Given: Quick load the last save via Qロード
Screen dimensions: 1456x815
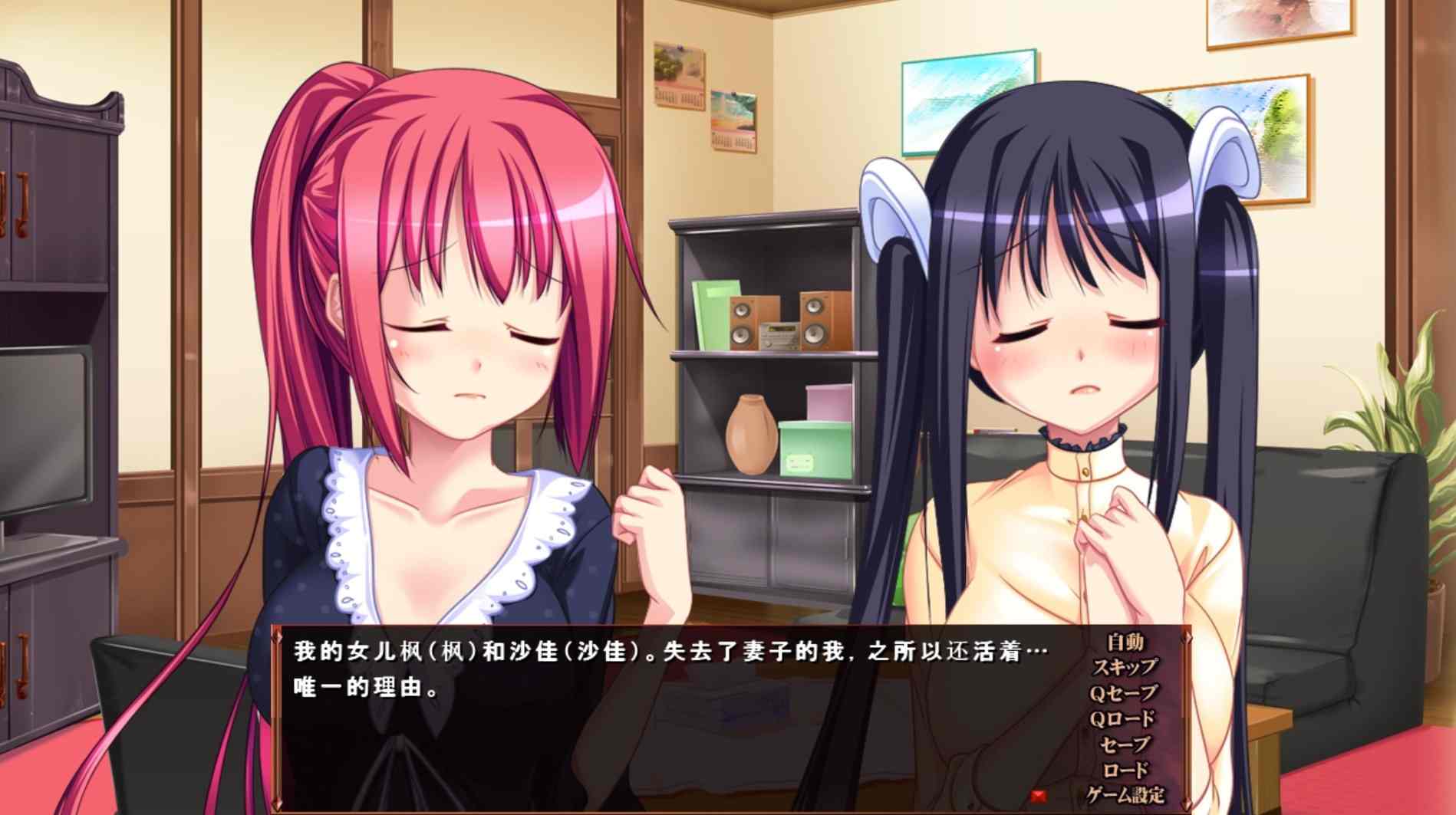Looking at the screenshot, I should click(x=1128, y=717).
